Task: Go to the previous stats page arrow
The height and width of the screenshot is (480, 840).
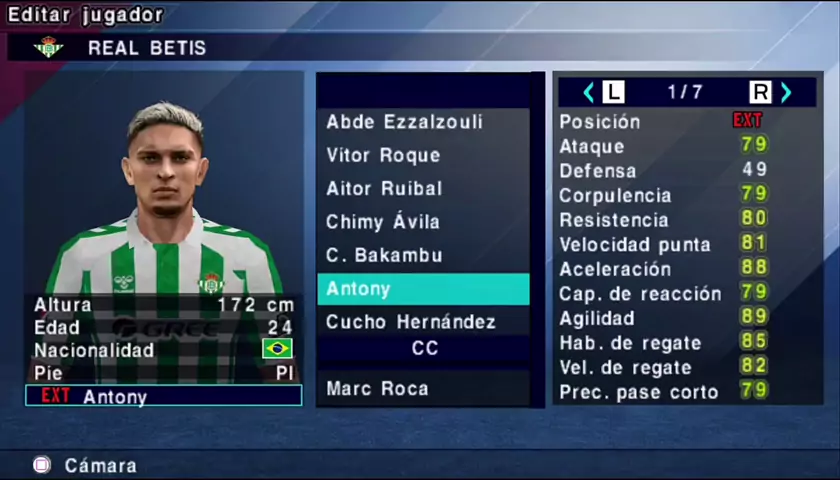Action: tap(588, 92)
